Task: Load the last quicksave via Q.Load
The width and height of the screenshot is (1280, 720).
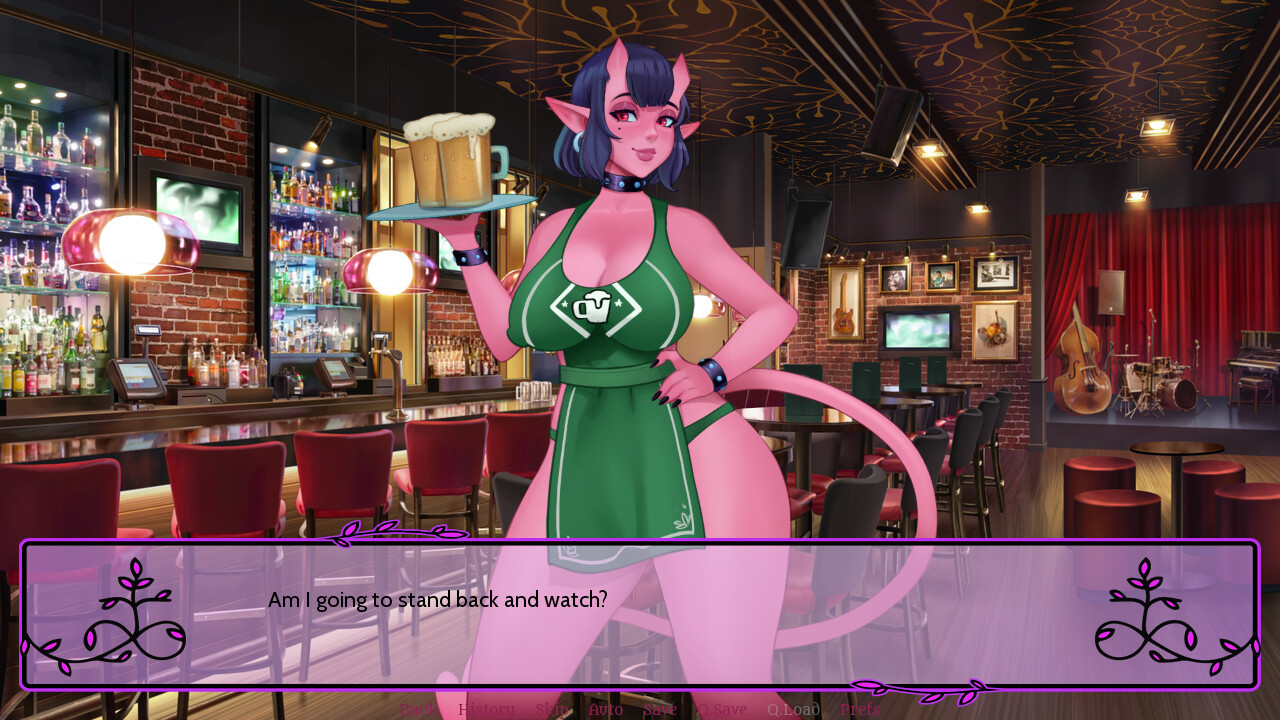Action: click(793, 709)
